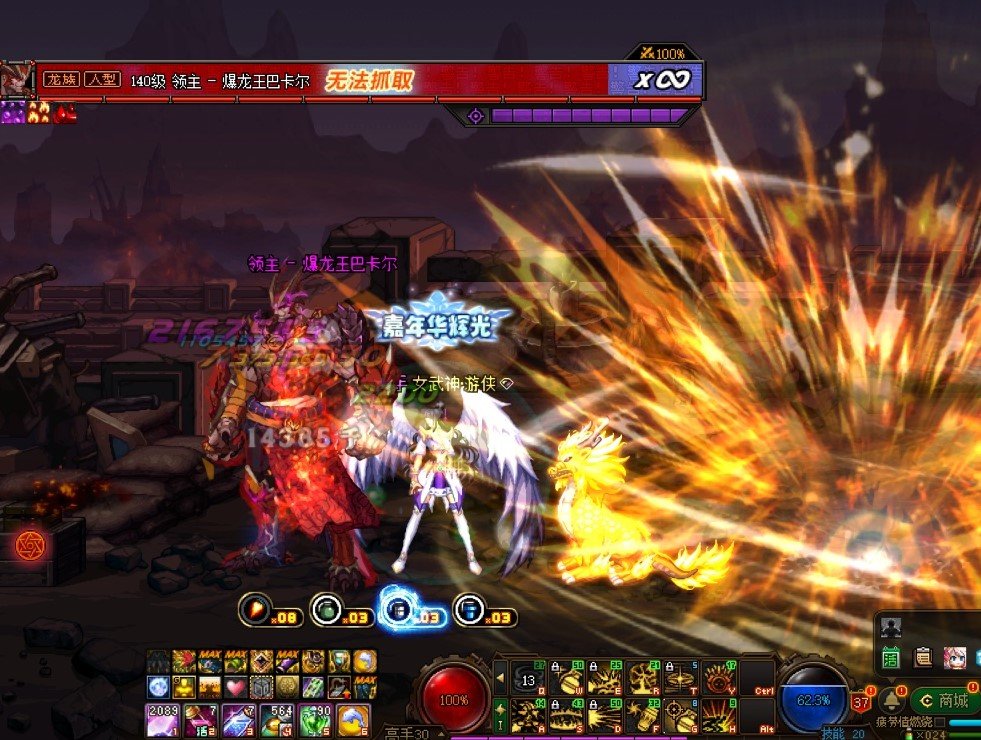Activate the skill on the Q slot

[528, 678]
